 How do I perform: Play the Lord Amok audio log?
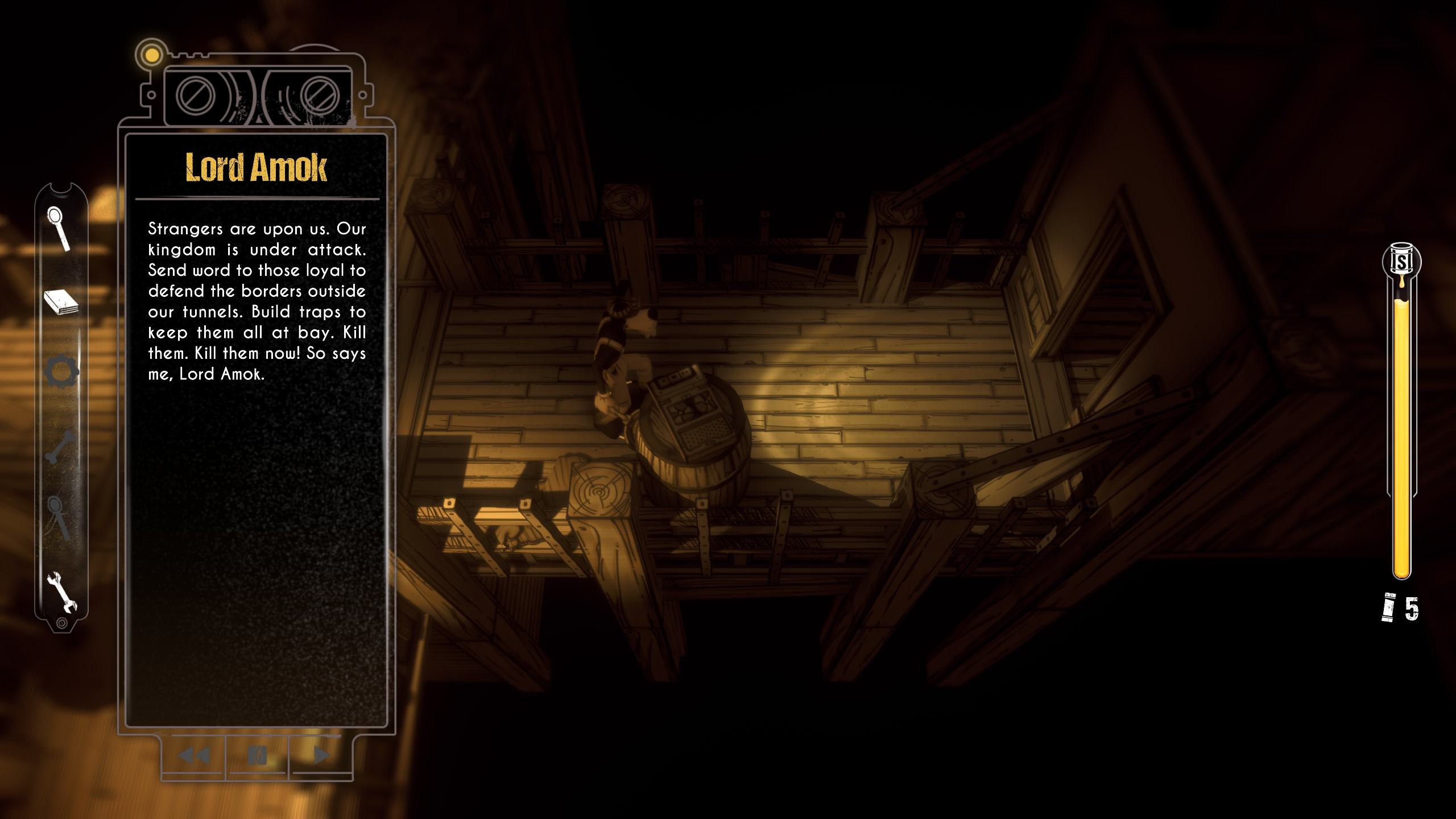tap(321, 755)
